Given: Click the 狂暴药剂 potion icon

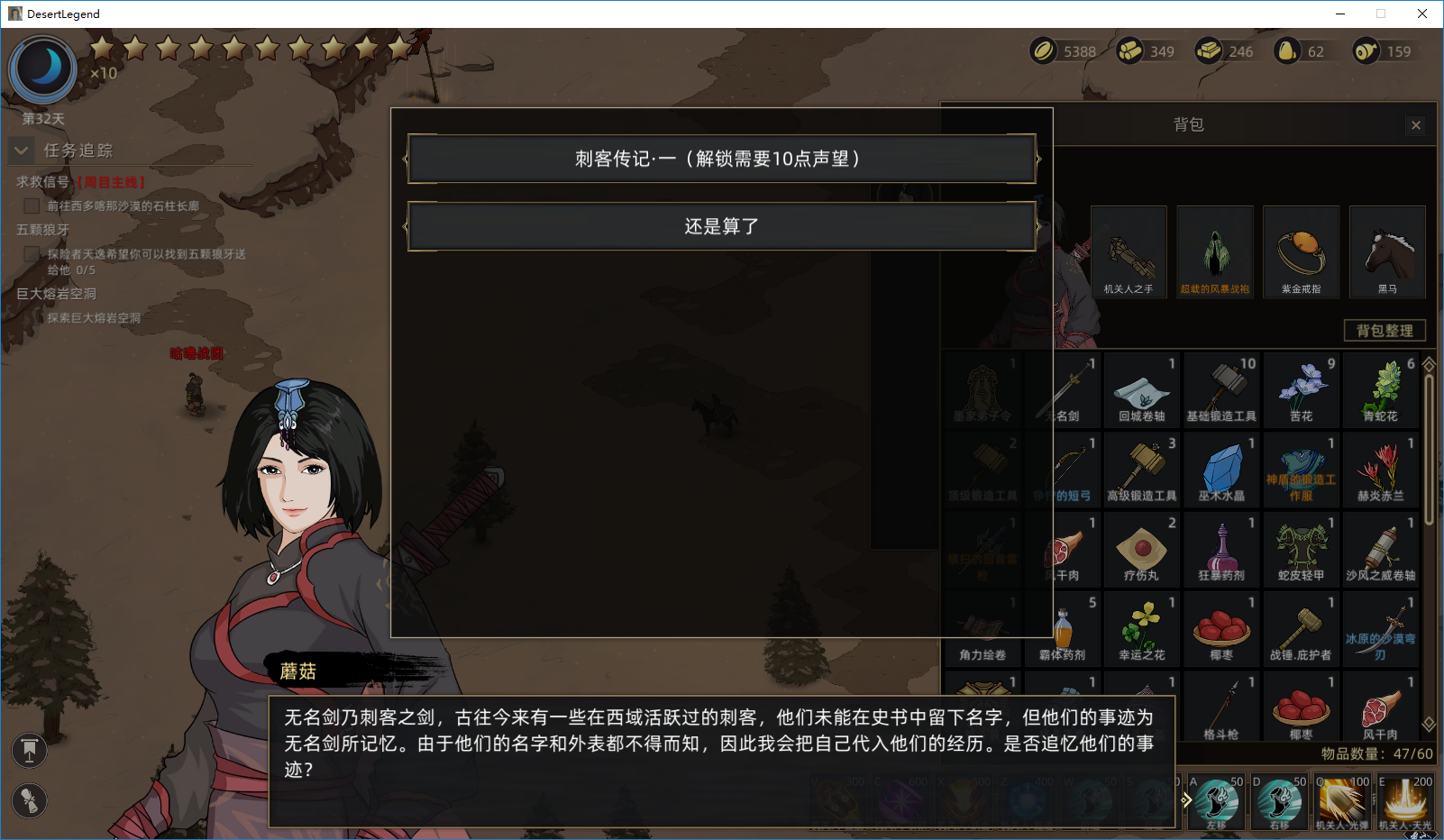Looking at the screenshot, I should coord(1220,548).
